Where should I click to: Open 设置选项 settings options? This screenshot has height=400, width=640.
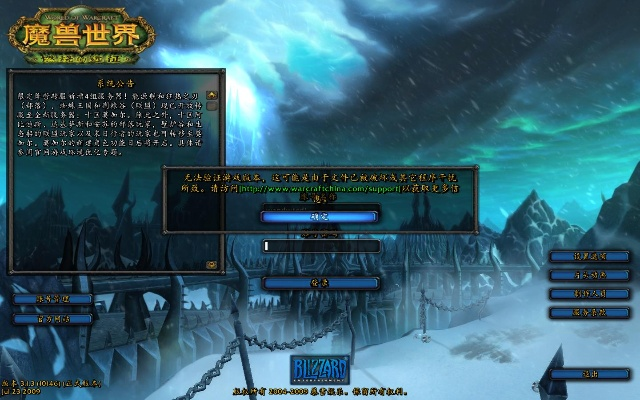click(x=589, y=256)
